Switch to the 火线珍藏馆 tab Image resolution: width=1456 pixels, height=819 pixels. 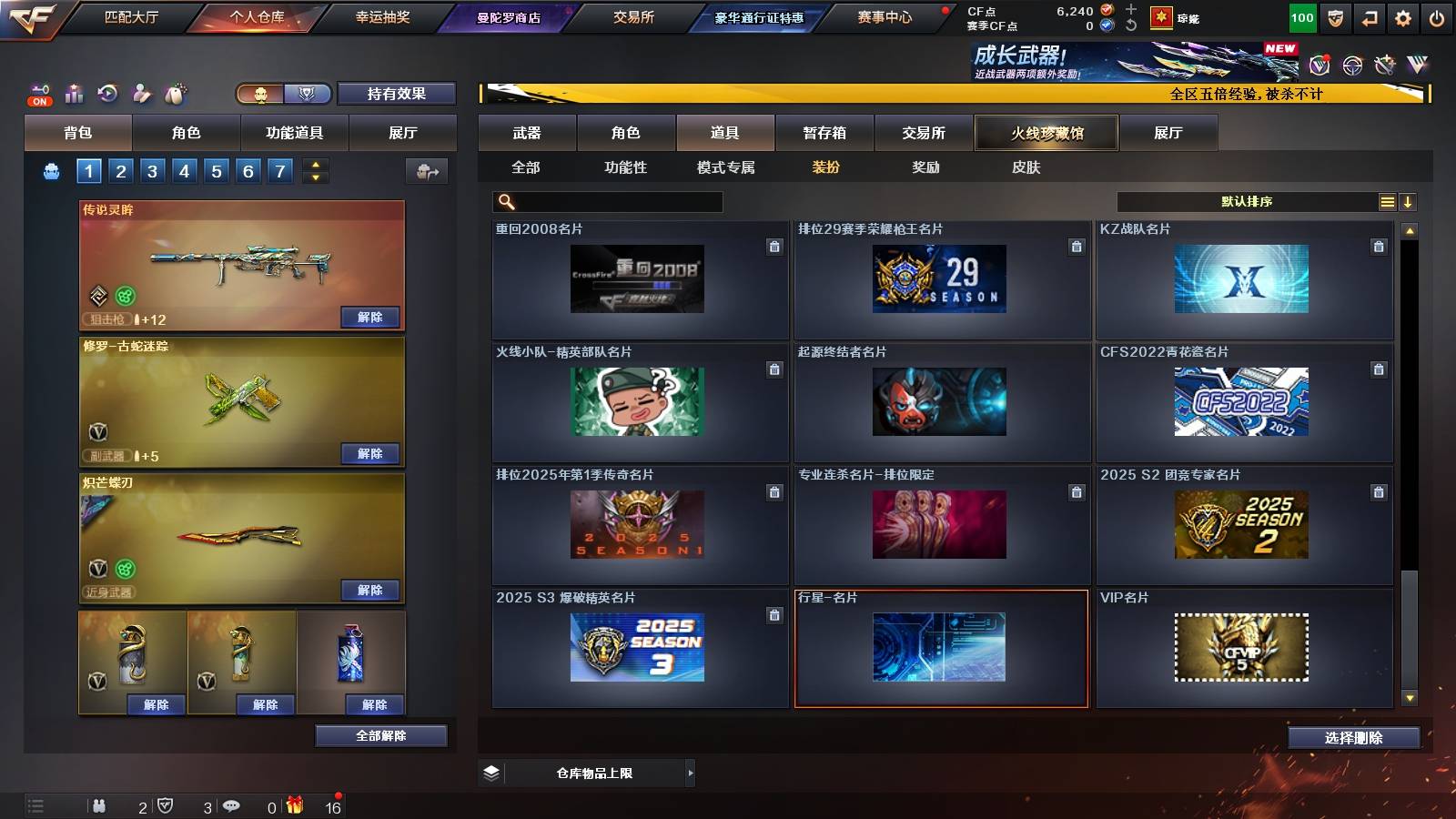[1046, 133]
